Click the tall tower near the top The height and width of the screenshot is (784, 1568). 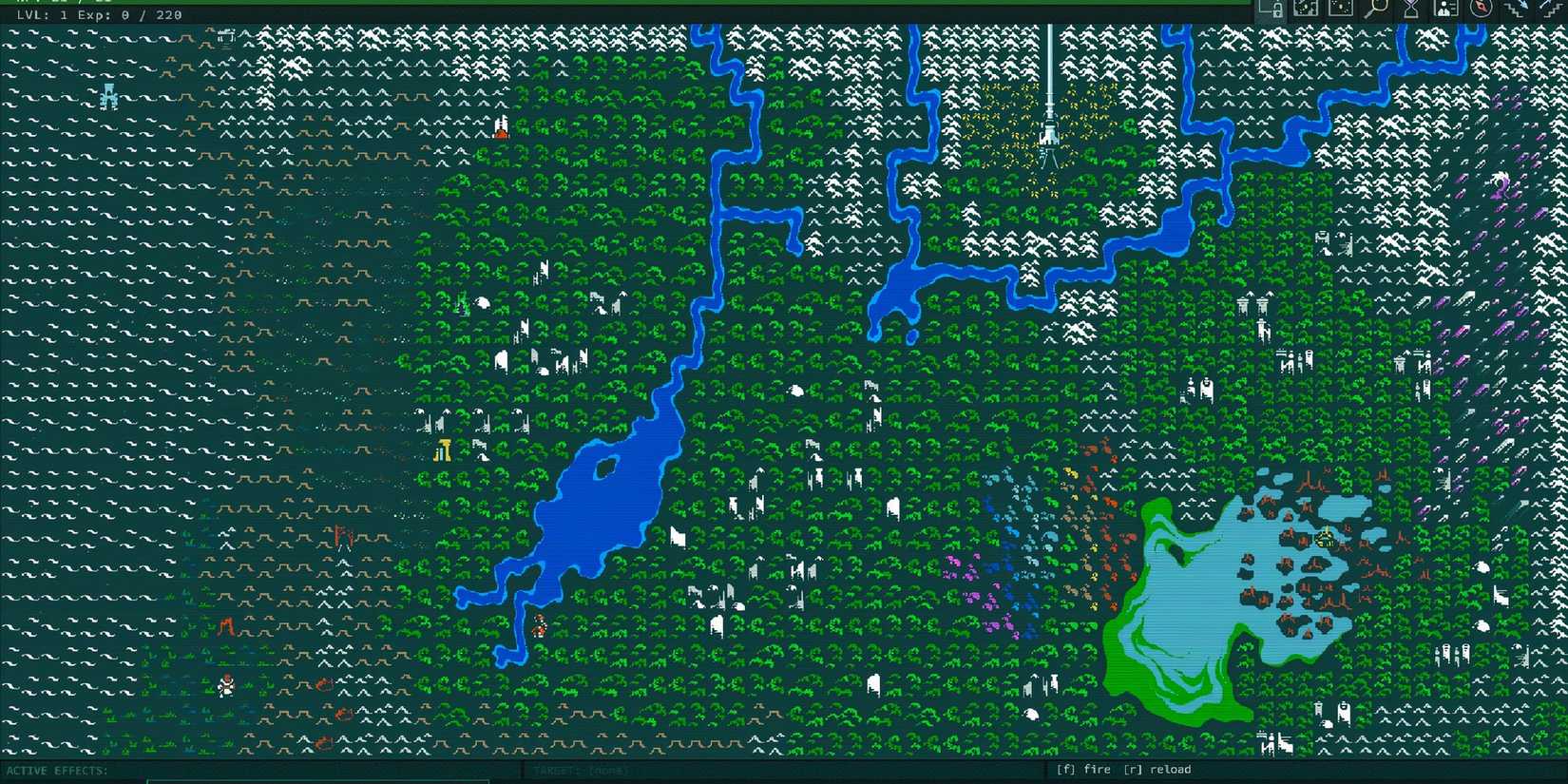[x=1049, y=114]
